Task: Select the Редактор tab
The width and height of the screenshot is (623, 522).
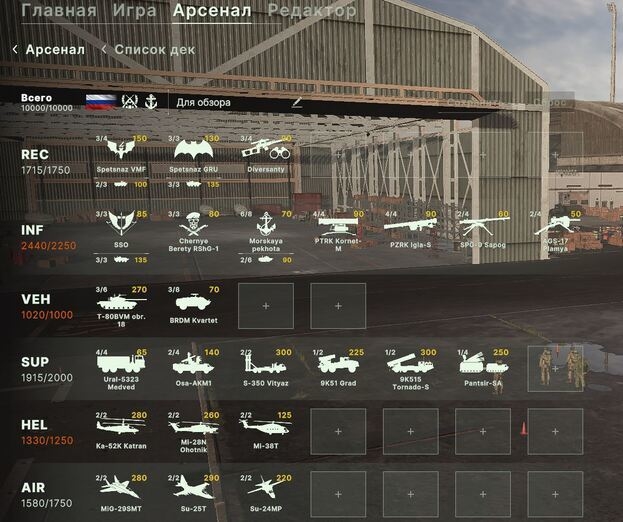Action: click(311, 11)
